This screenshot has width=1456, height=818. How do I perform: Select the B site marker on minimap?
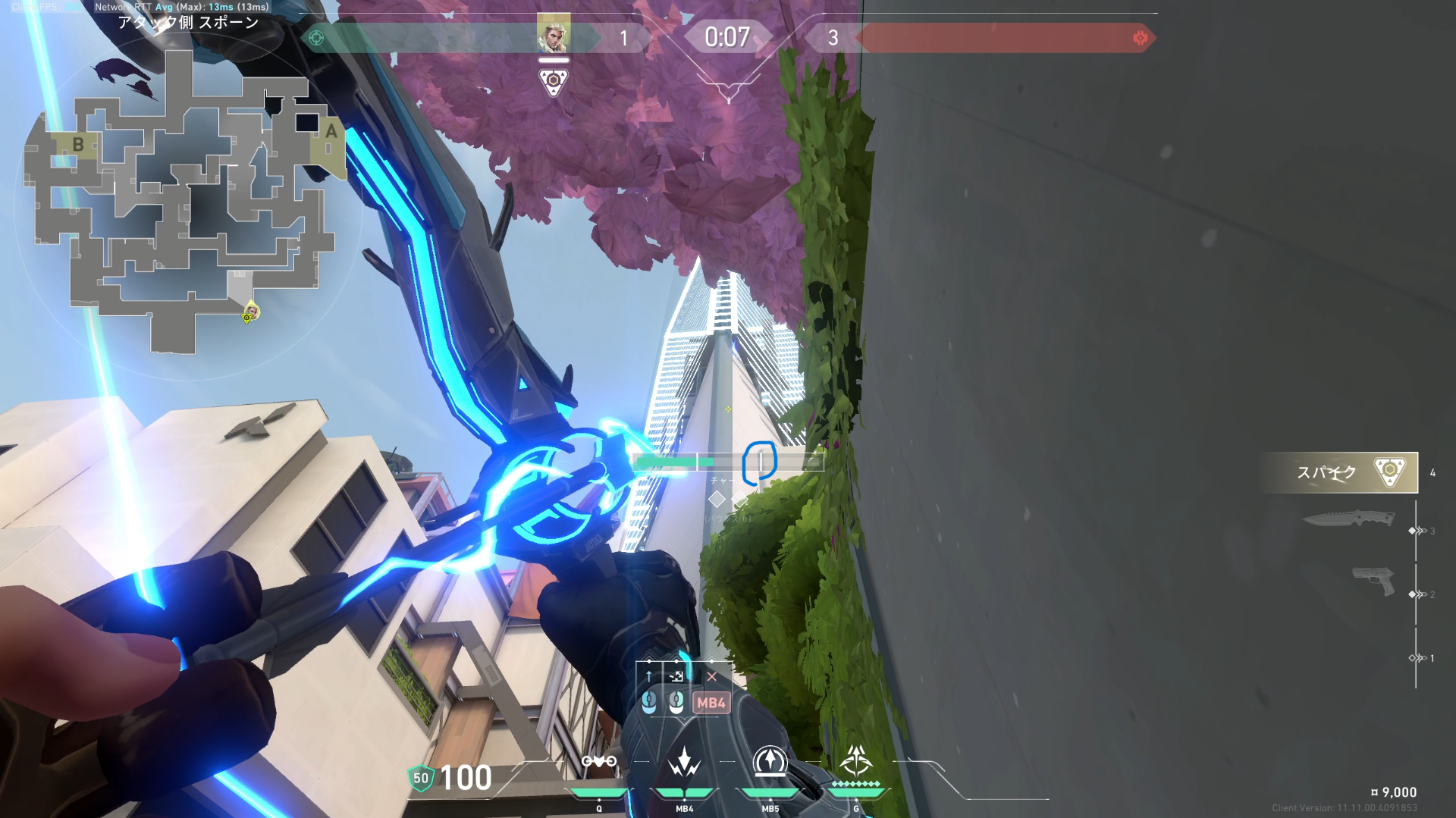click(77, 144)
